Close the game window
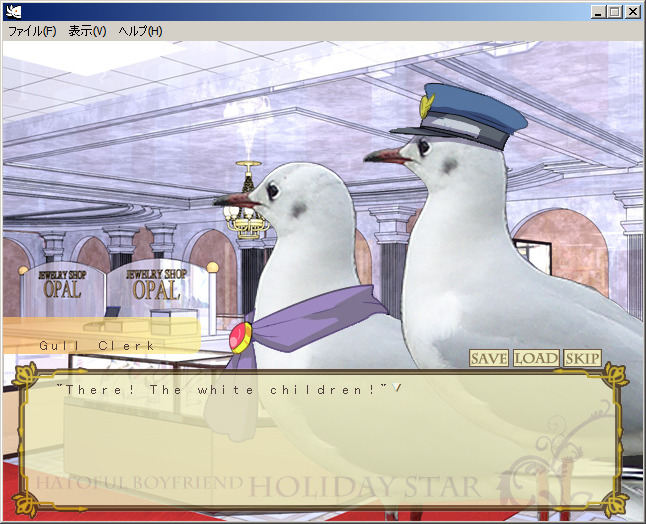The height and width of the screenshot is (524, 646). [632, 11]
